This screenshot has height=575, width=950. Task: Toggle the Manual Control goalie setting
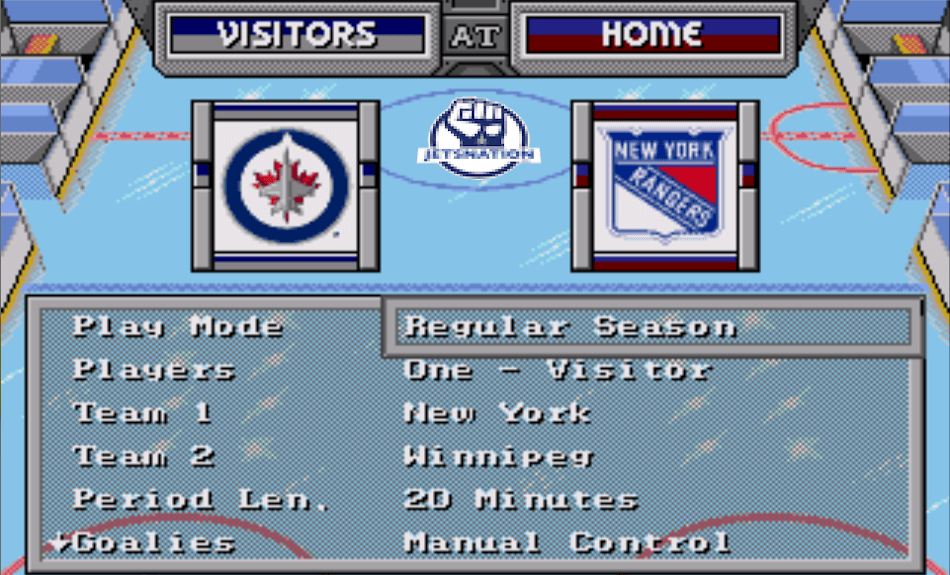tap(567, 543)
